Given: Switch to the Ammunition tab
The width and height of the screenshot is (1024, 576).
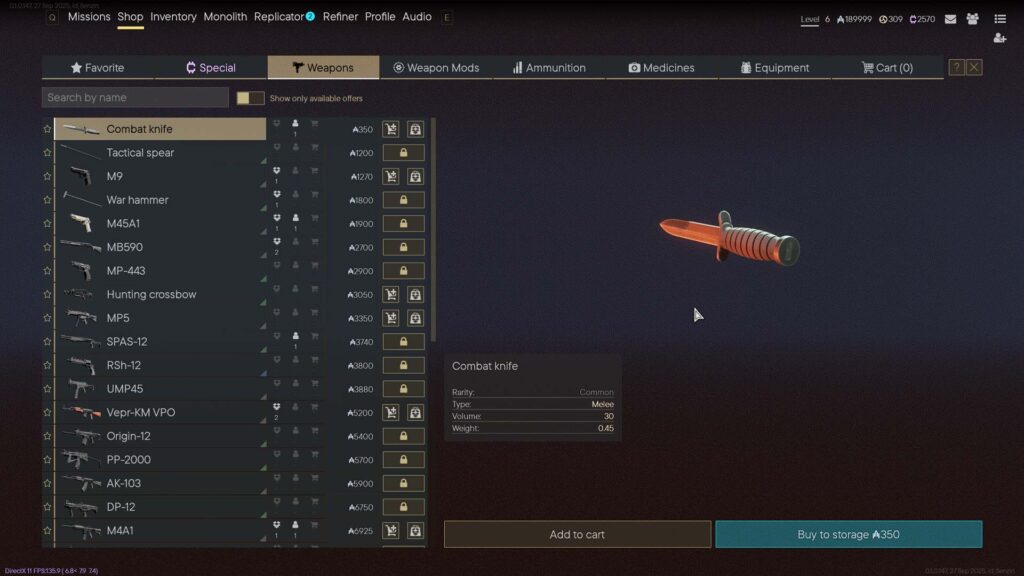Looking at the screenshot, I should [549, 68].
